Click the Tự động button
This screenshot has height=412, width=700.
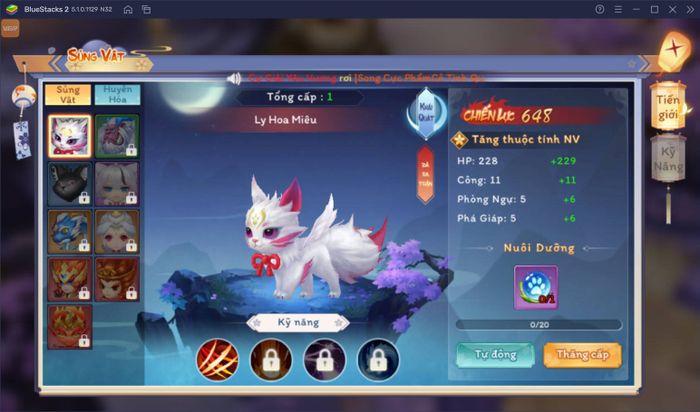point(494,355)
